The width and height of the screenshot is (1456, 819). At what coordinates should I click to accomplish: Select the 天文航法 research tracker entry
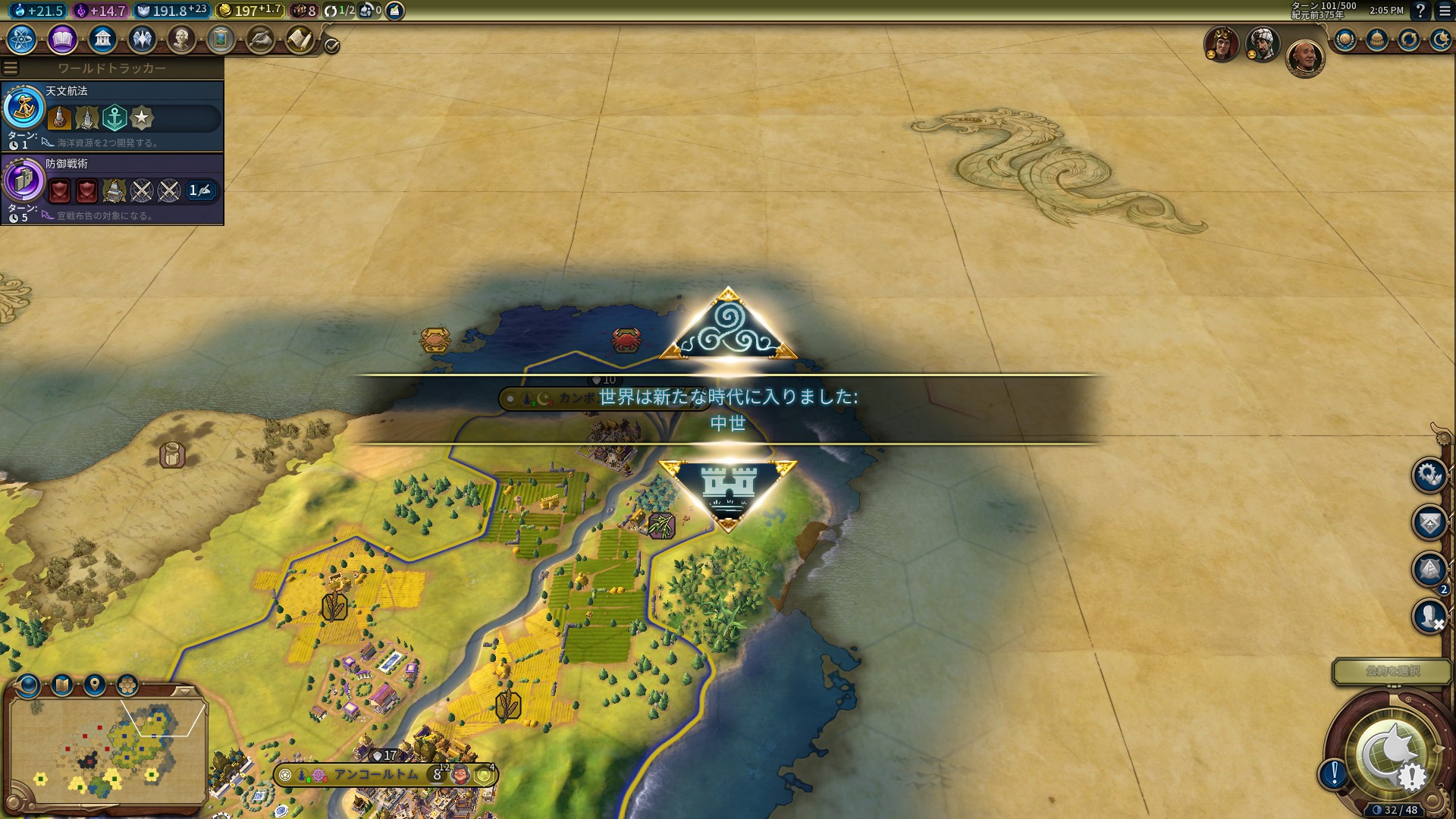tap(112, 116)
